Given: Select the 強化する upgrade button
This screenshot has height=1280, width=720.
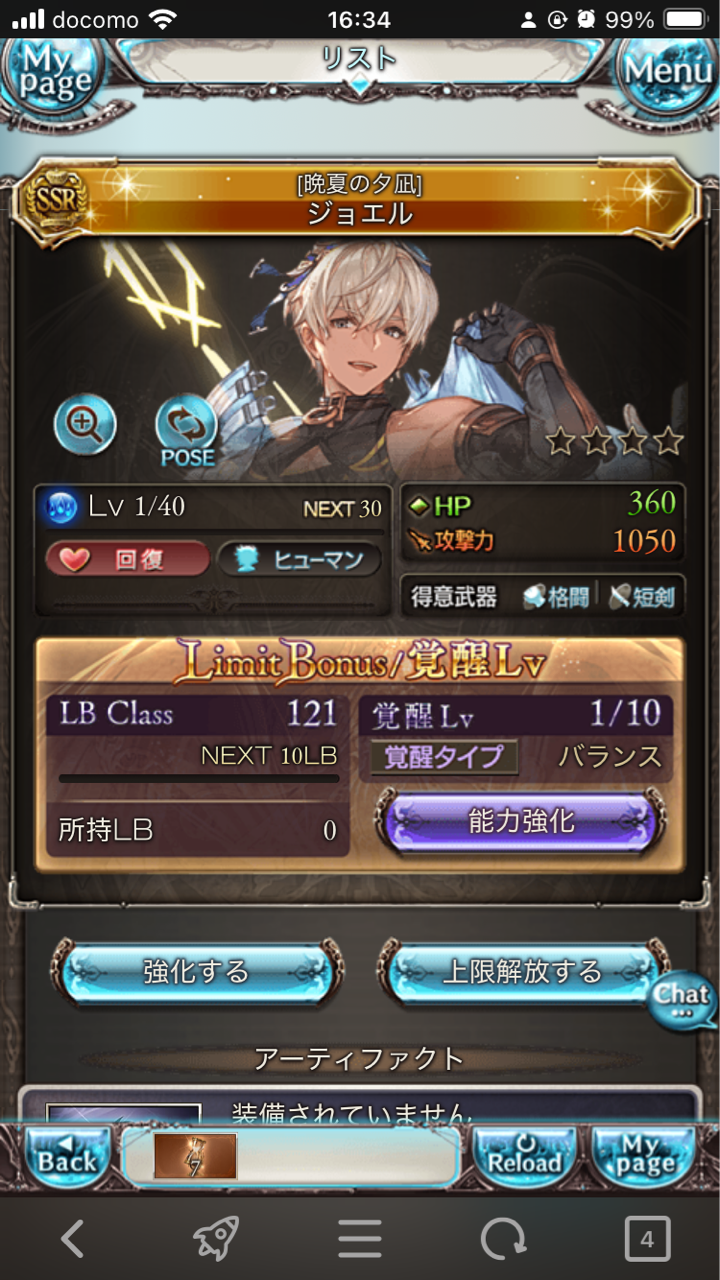Looking at the screenshot, I should point(197,971).
